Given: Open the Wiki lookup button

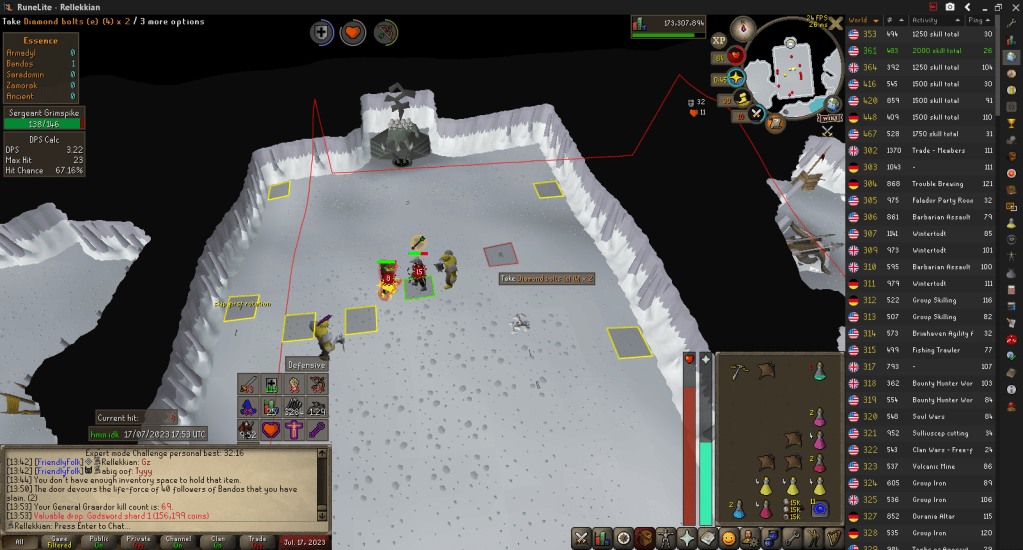Looking at the screenshot, I should click(x=831, y=119).
